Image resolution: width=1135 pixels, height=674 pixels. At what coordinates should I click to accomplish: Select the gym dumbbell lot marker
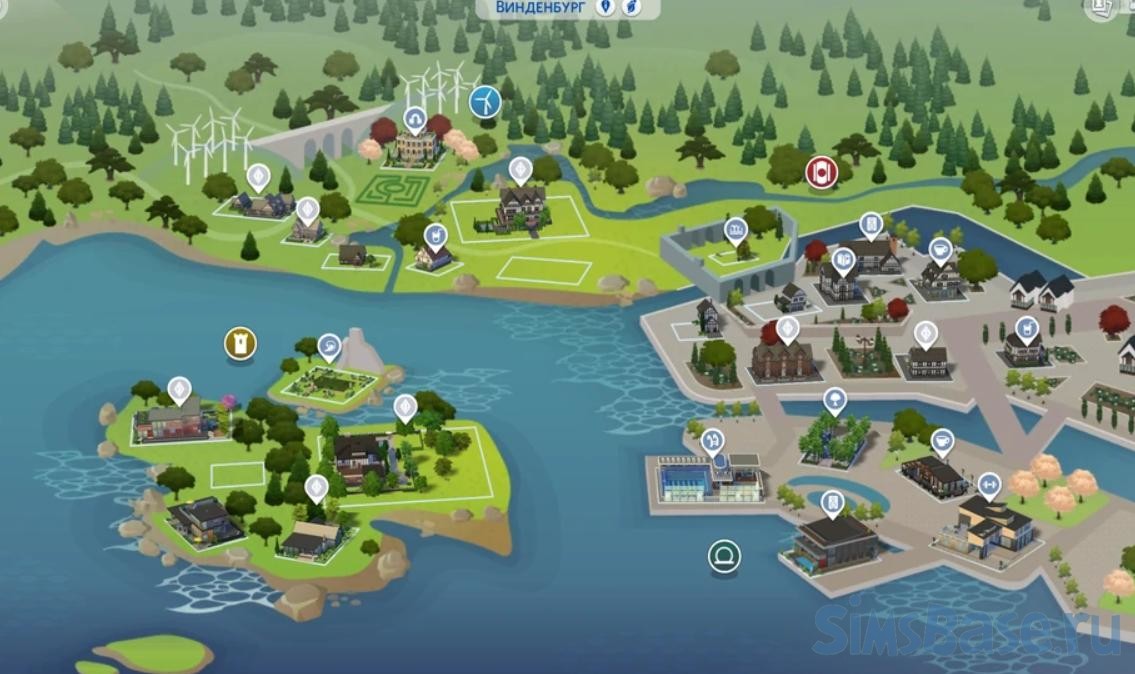click(989, 484)
